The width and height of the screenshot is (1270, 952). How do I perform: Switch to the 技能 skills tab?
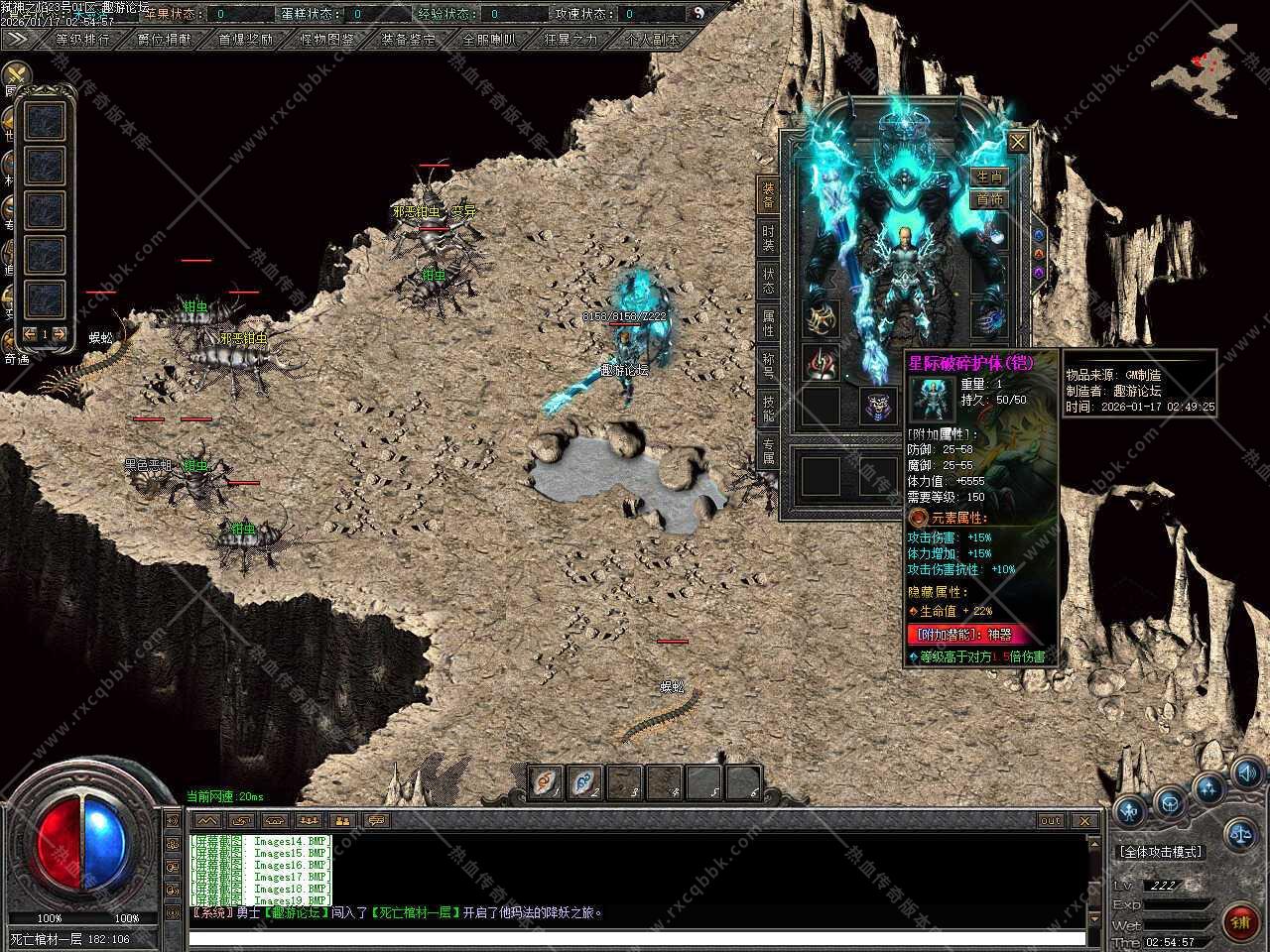click(x=768, y=408)
